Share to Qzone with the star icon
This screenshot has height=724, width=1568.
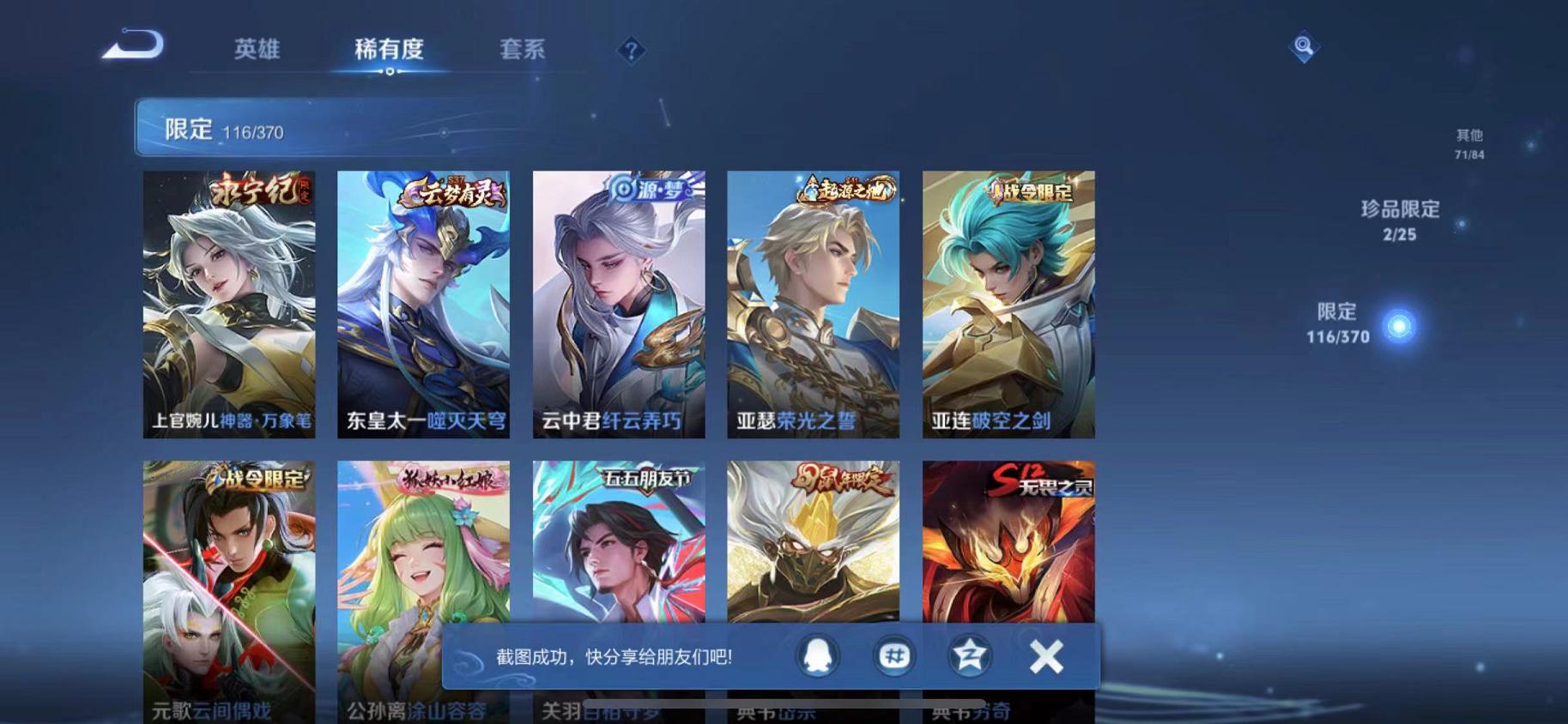click(x=970, y=655)
